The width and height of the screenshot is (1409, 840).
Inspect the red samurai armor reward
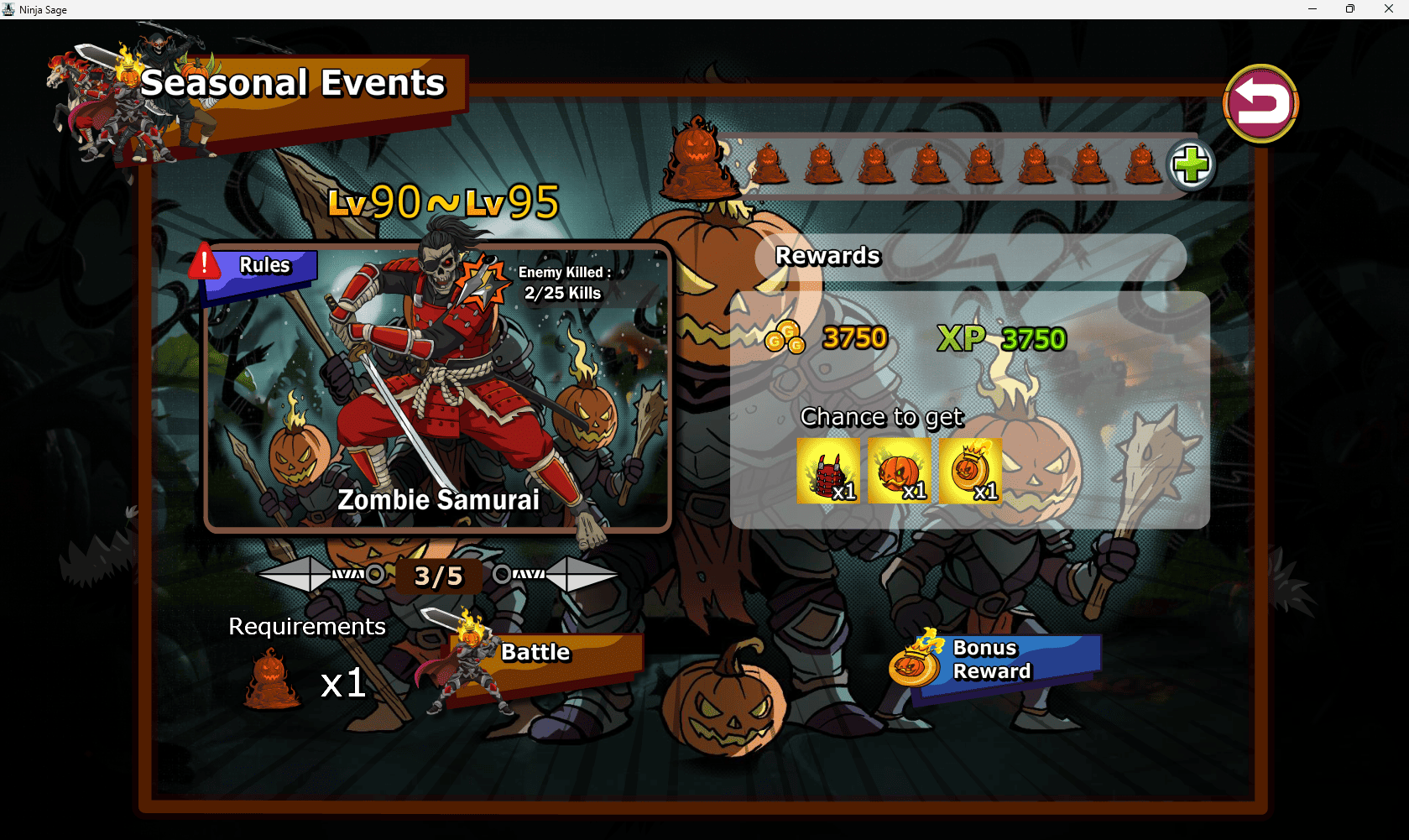pyautogui.click(x=828, y=472)
